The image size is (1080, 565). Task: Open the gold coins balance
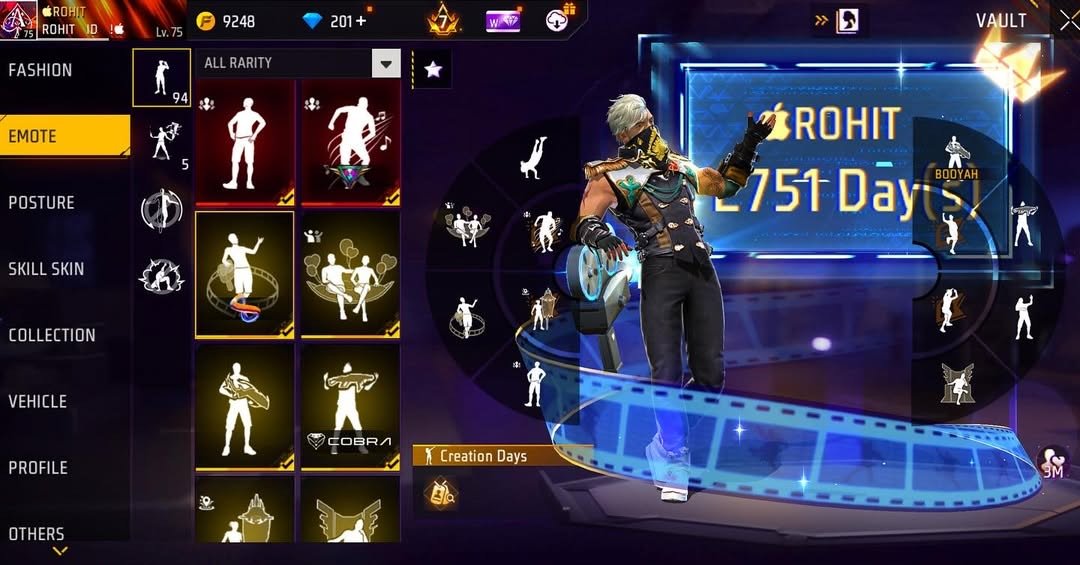click(226, 21)
